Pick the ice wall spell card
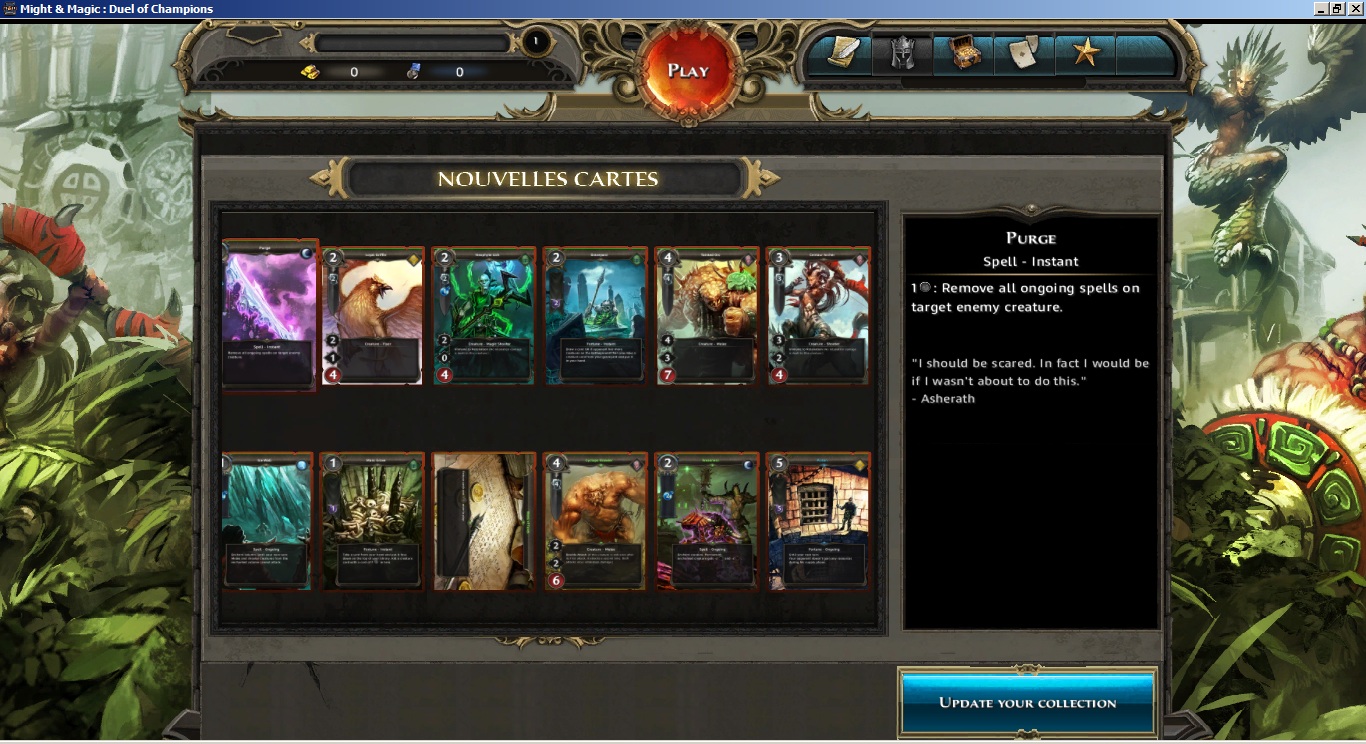This screenshot has width=1366, height=744. (x=267, y=521)
